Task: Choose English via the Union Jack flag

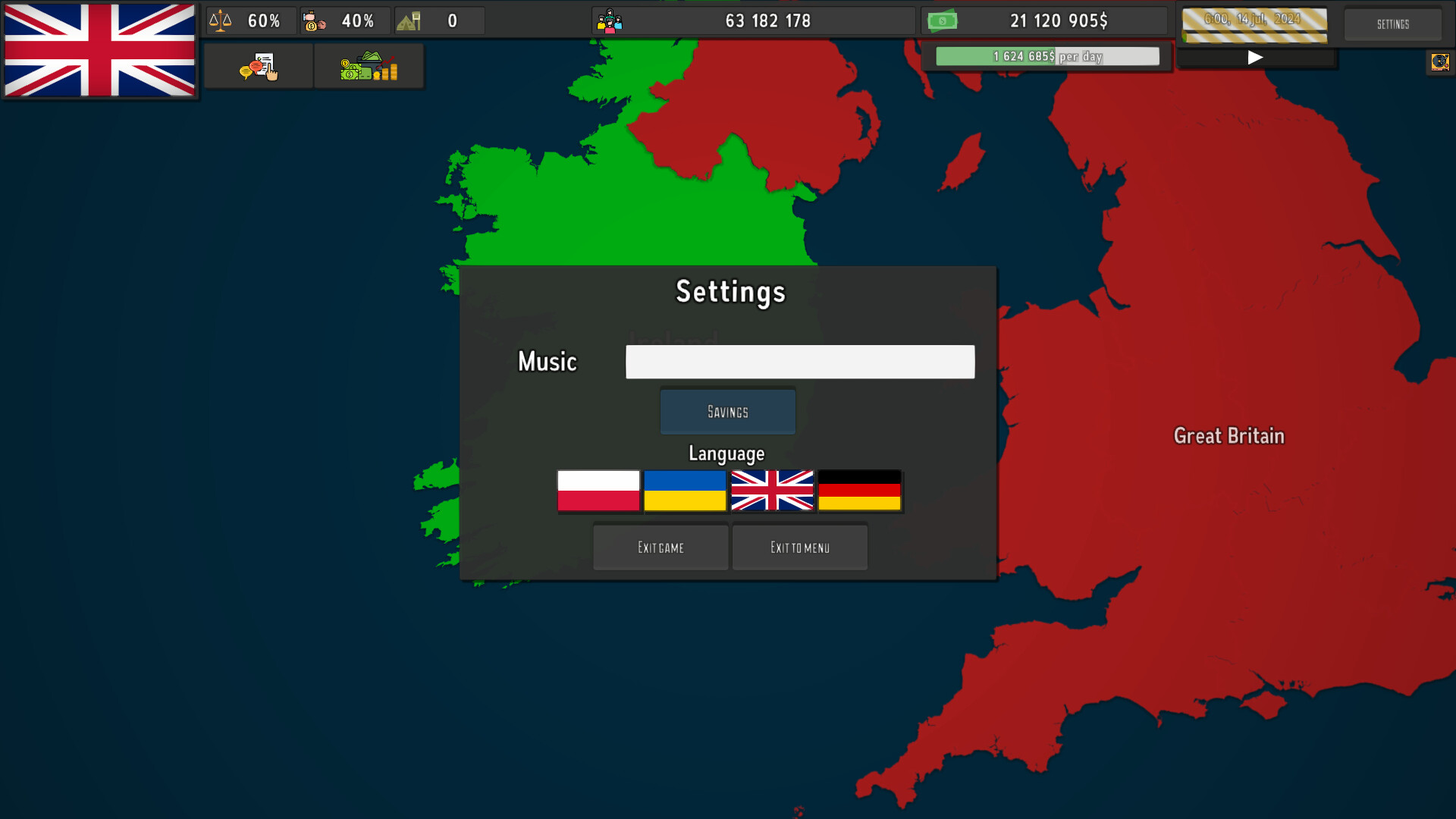Action: click(x=772, y=491)
